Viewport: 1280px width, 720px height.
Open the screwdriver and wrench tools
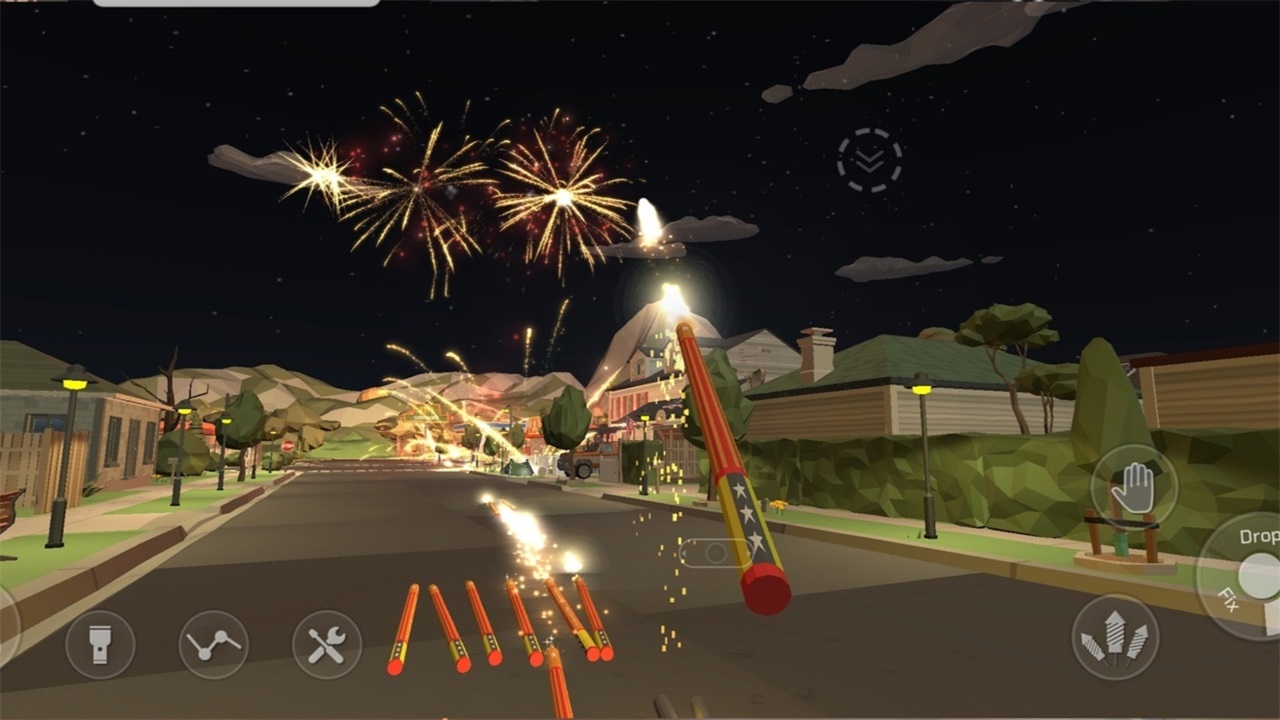click(327, 645)
